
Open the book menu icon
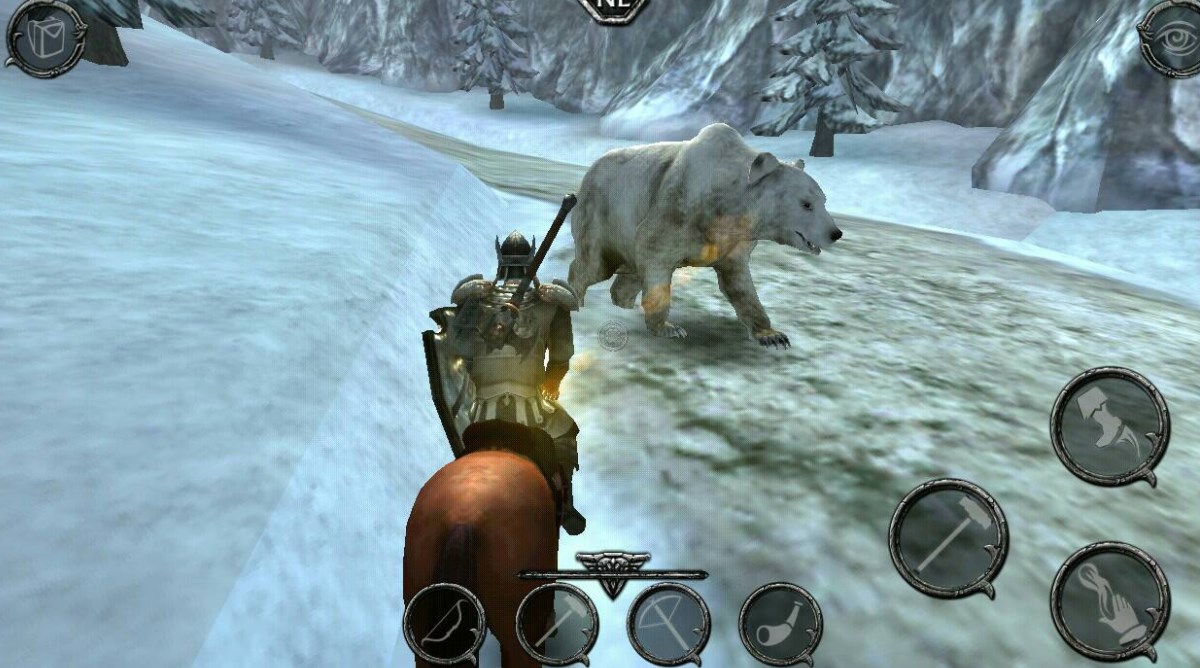(x=46, y=37)
